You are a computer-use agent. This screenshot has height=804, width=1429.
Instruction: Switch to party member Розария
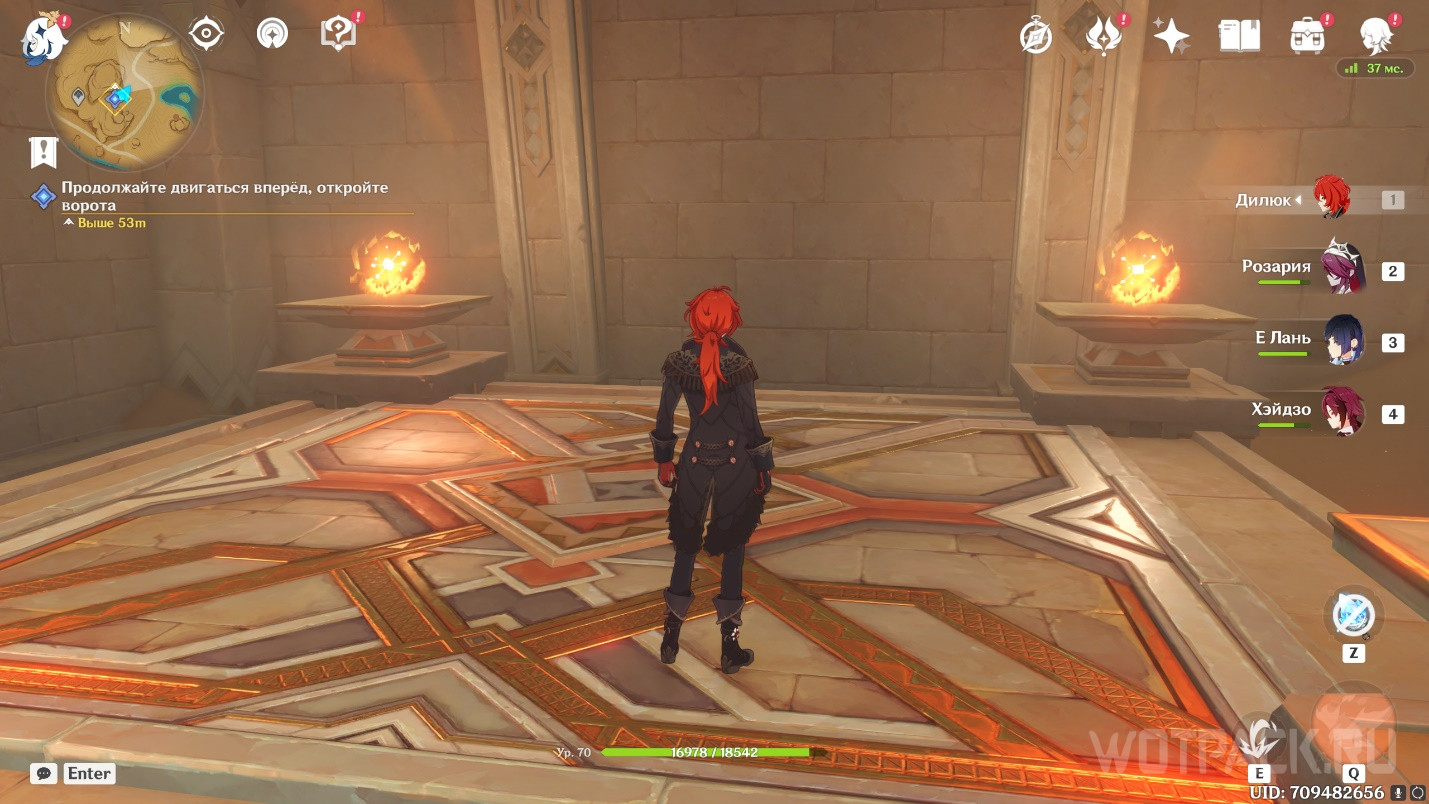1340,270
